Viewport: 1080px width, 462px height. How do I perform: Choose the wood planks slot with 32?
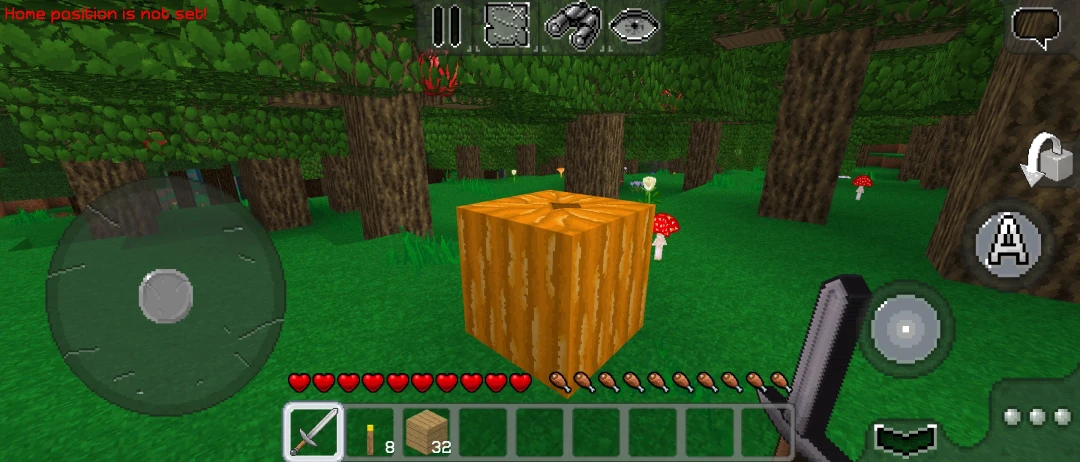[x=429, y=433]
